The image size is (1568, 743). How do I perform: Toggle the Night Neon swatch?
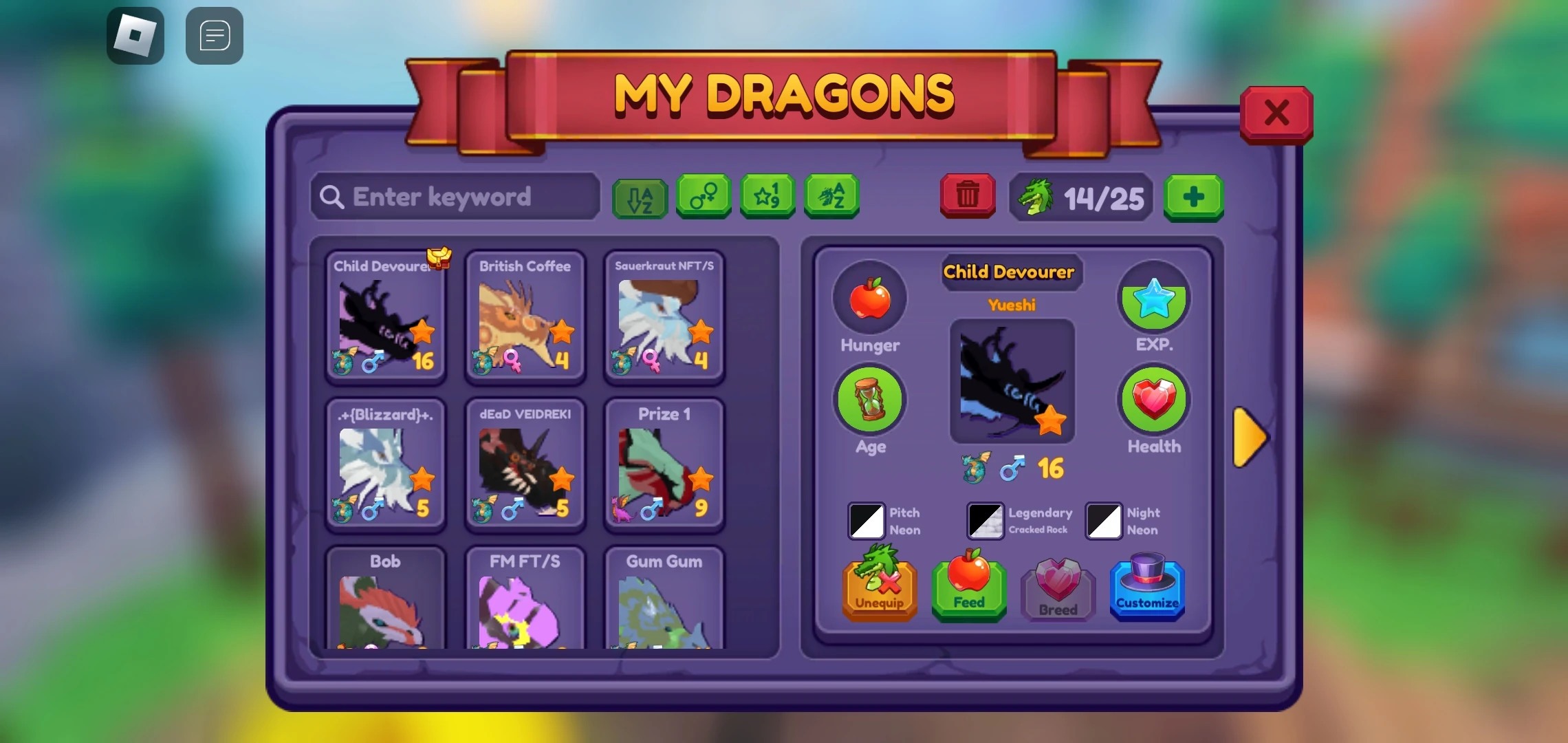(1102, 521)
